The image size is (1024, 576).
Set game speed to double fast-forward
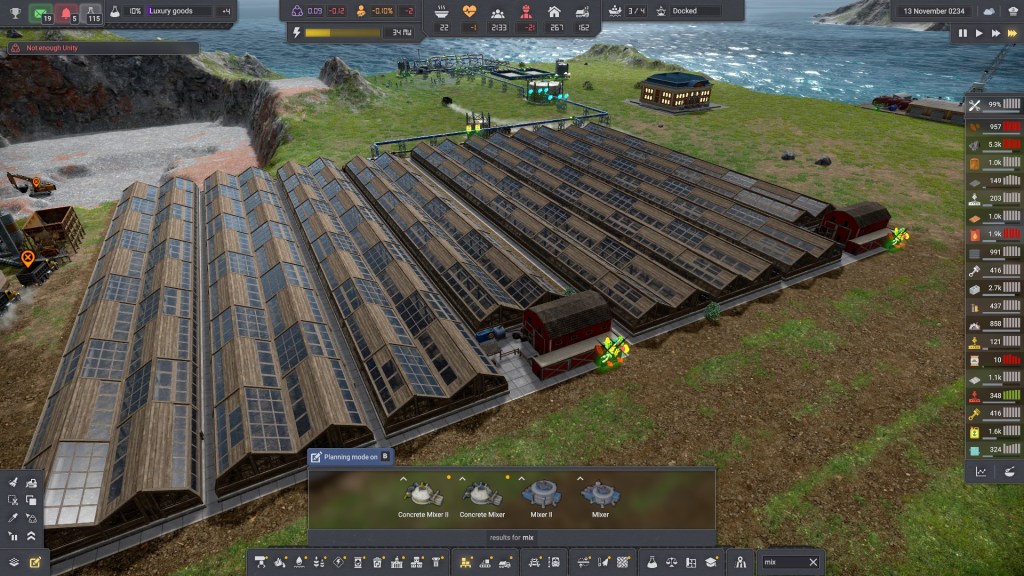point(995,33)
